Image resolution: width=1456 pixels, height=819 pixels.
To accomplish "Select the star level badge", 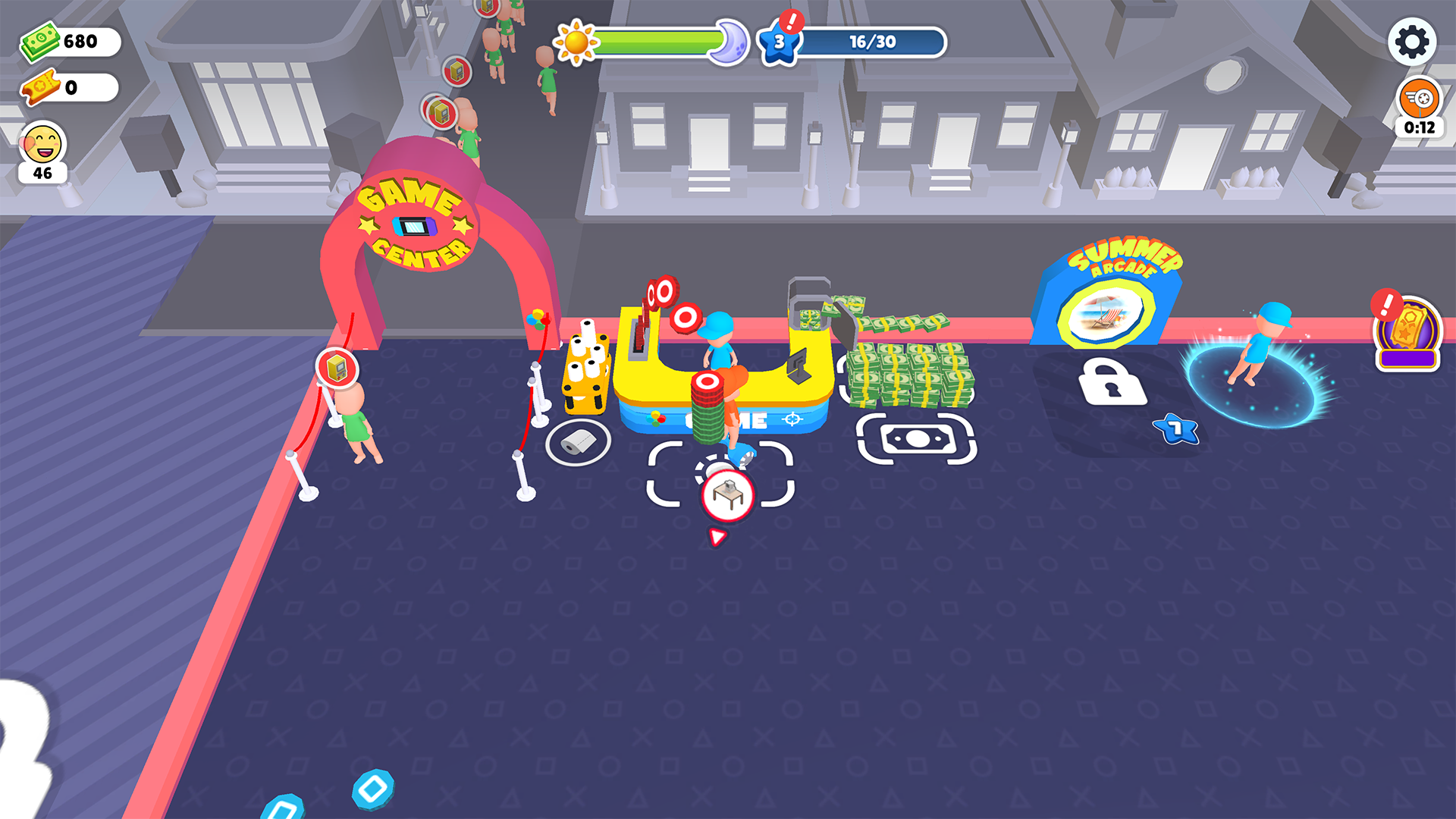I will click(780, 42).
